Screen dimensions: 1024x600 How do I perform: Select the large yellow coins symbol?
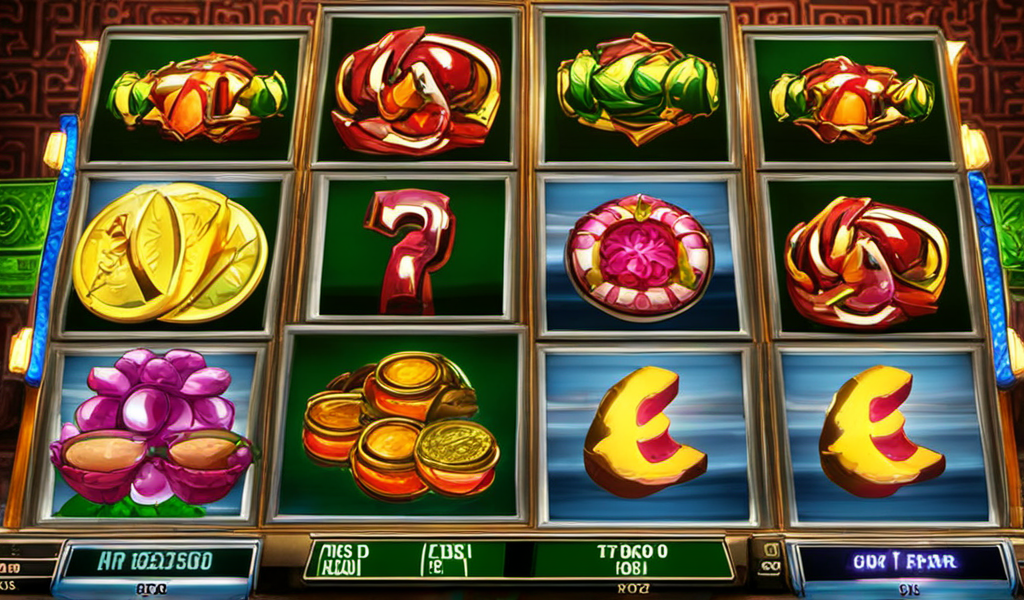pyautogui.click(x=170, y=251)
